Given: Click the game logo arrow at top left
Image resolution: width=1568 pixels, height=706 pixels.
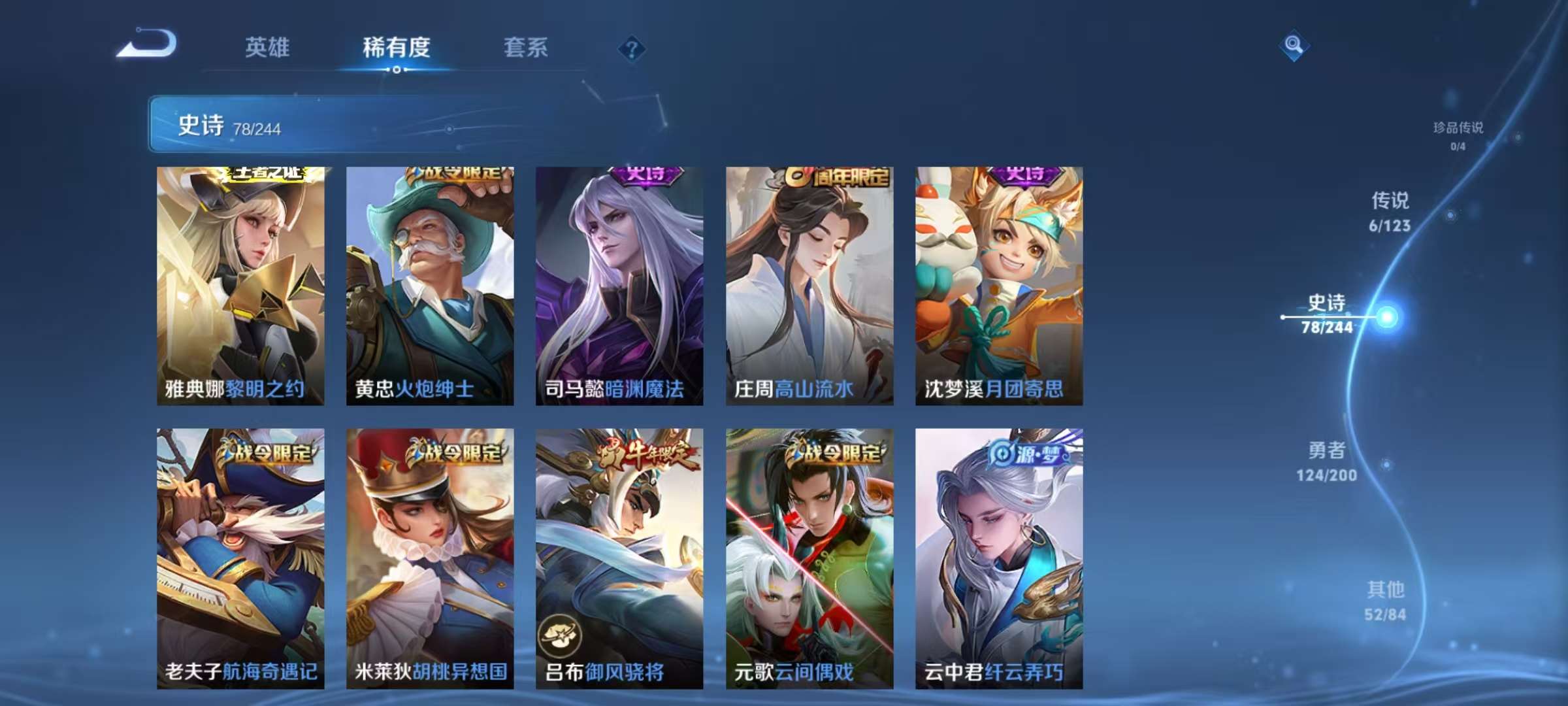Looking at the screenshot, I should click(x=146, y=44).
